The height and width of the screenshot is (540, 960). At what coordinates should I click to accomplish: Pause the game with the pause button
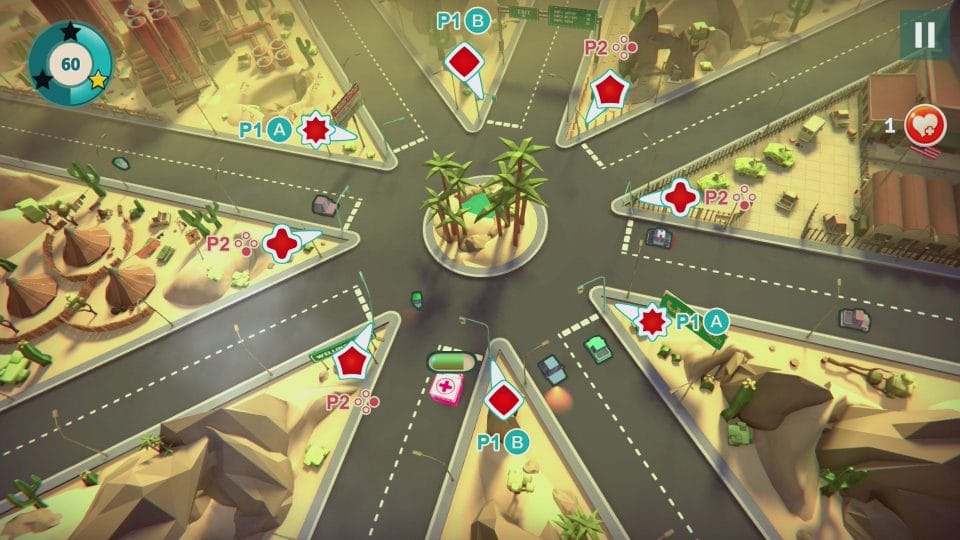pos(924,35)
